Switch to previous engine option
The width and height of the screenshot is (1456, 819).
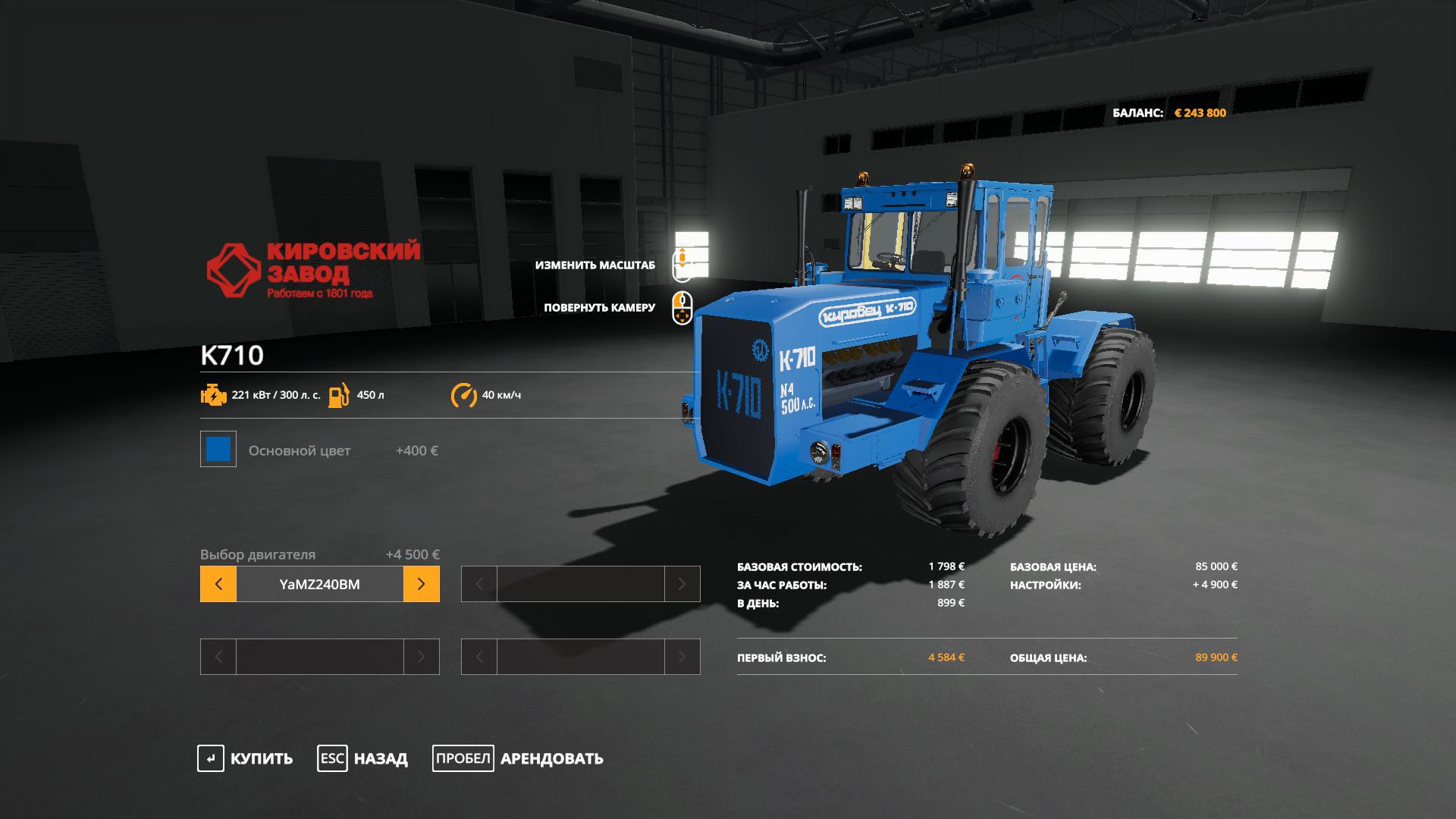click(218, 584)
